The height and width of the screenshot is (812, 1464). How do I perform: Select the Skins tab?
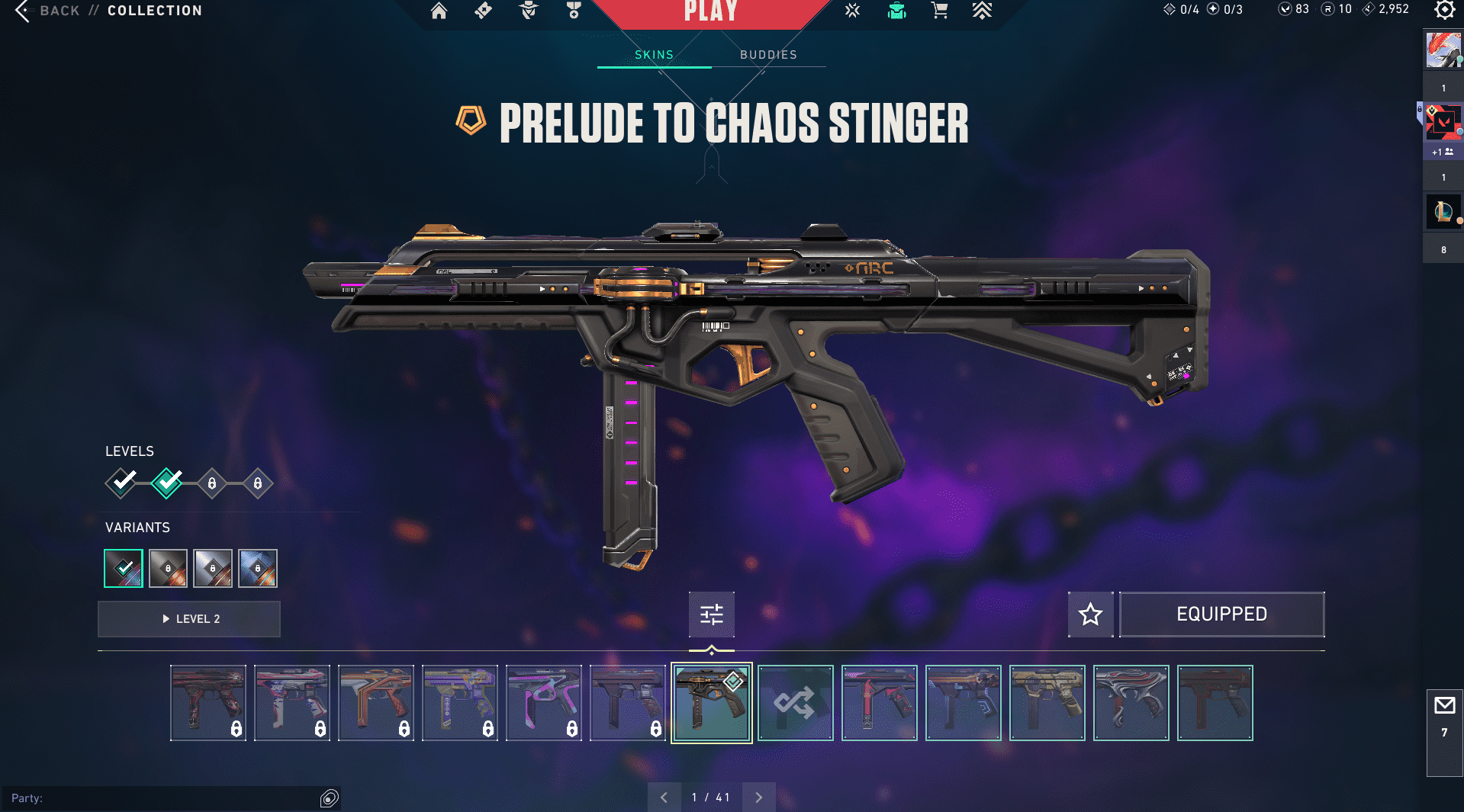(x=654, y=55)
